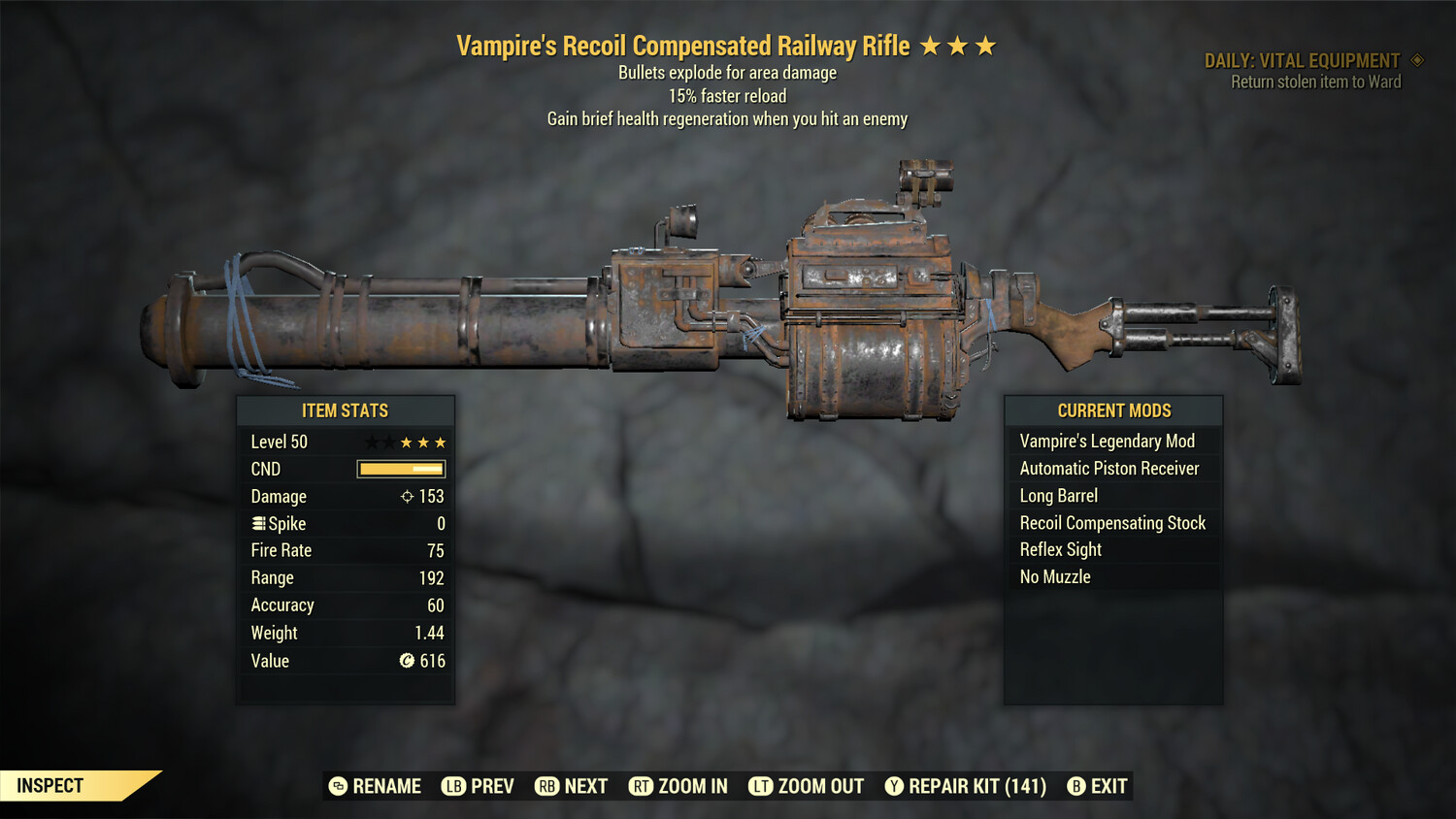1456x819 pixels.
Task: Click the LT Zoom Out icon
Action: 762,786
